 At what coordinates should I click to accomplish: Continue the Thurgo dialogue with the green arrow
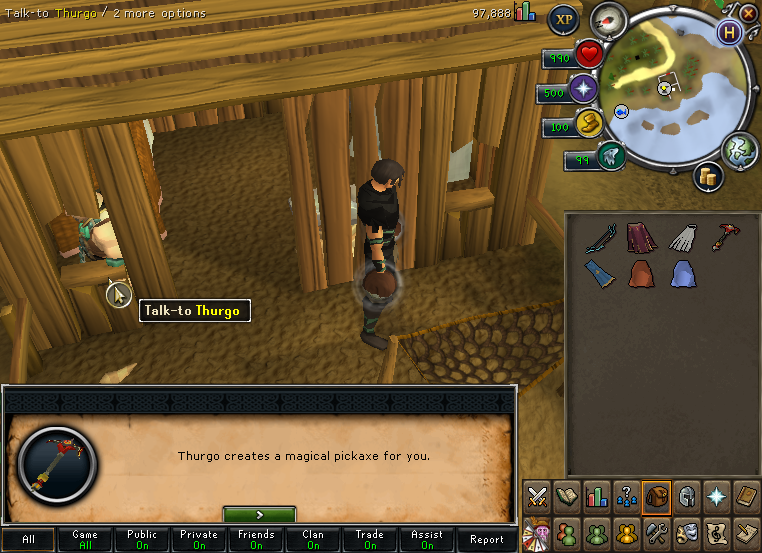pyautogui.click(x=259, y=514)
